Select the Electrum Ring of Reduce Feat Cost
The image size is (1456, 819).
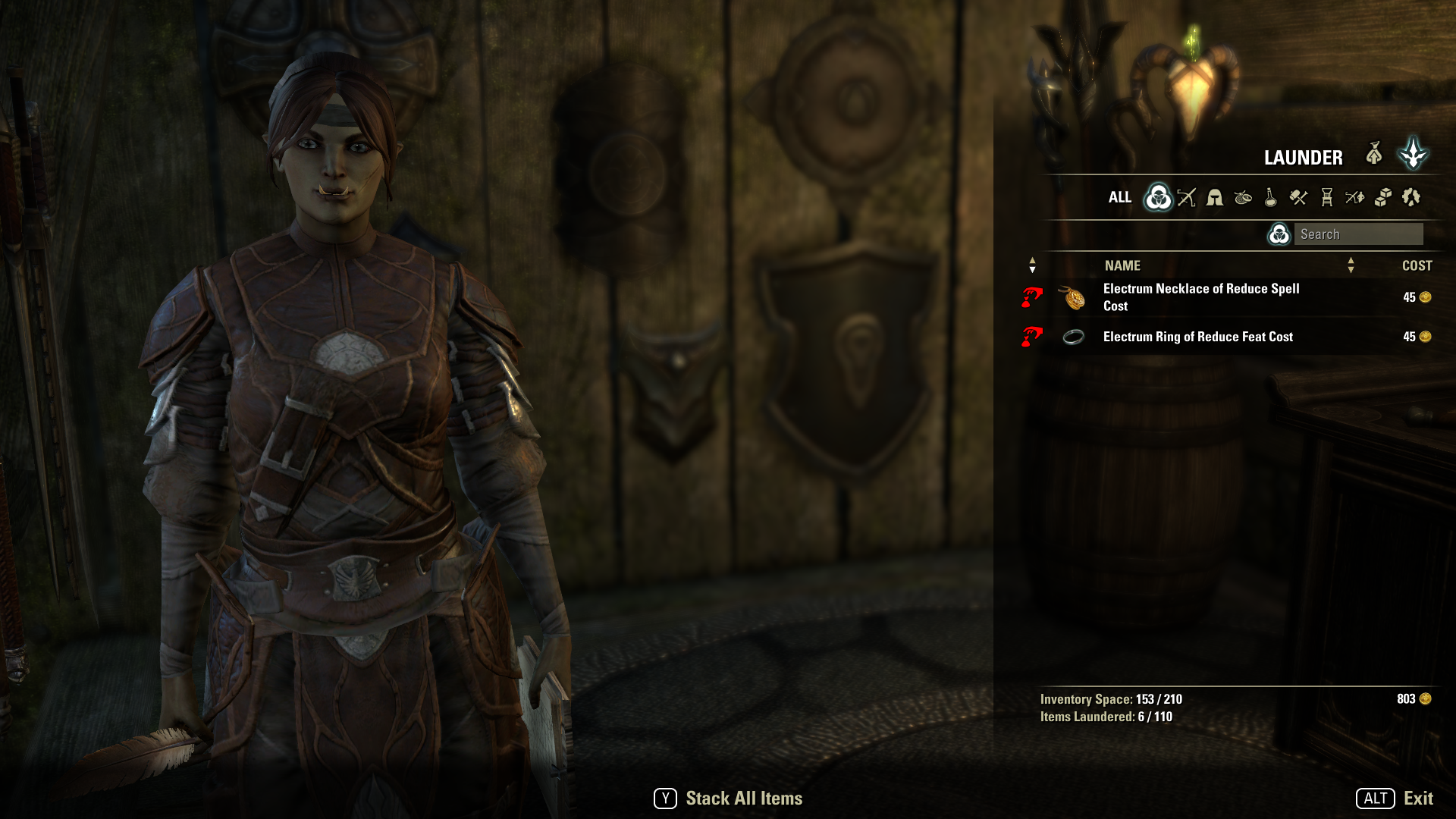[x=1197, y=337]
